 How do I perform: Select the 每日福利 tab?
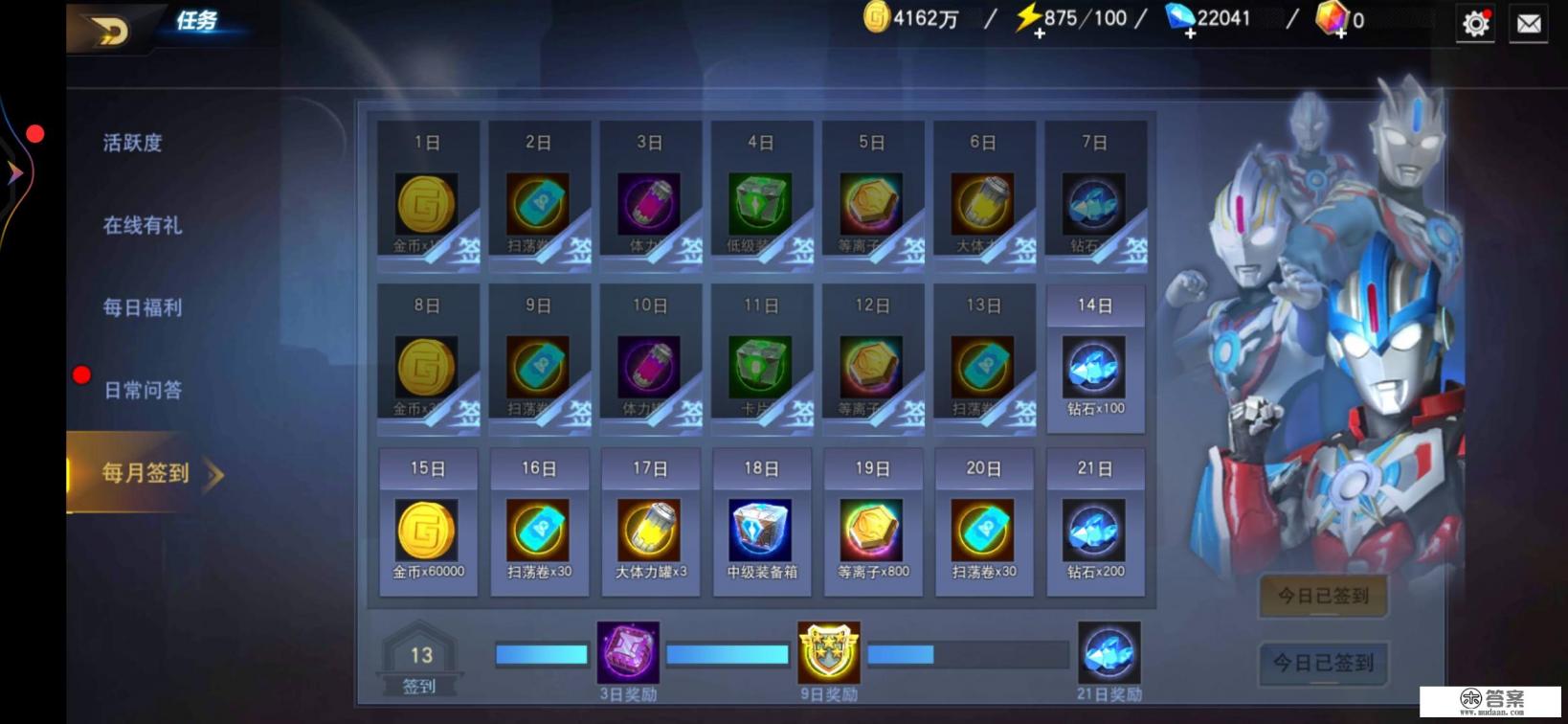[142, 308]
